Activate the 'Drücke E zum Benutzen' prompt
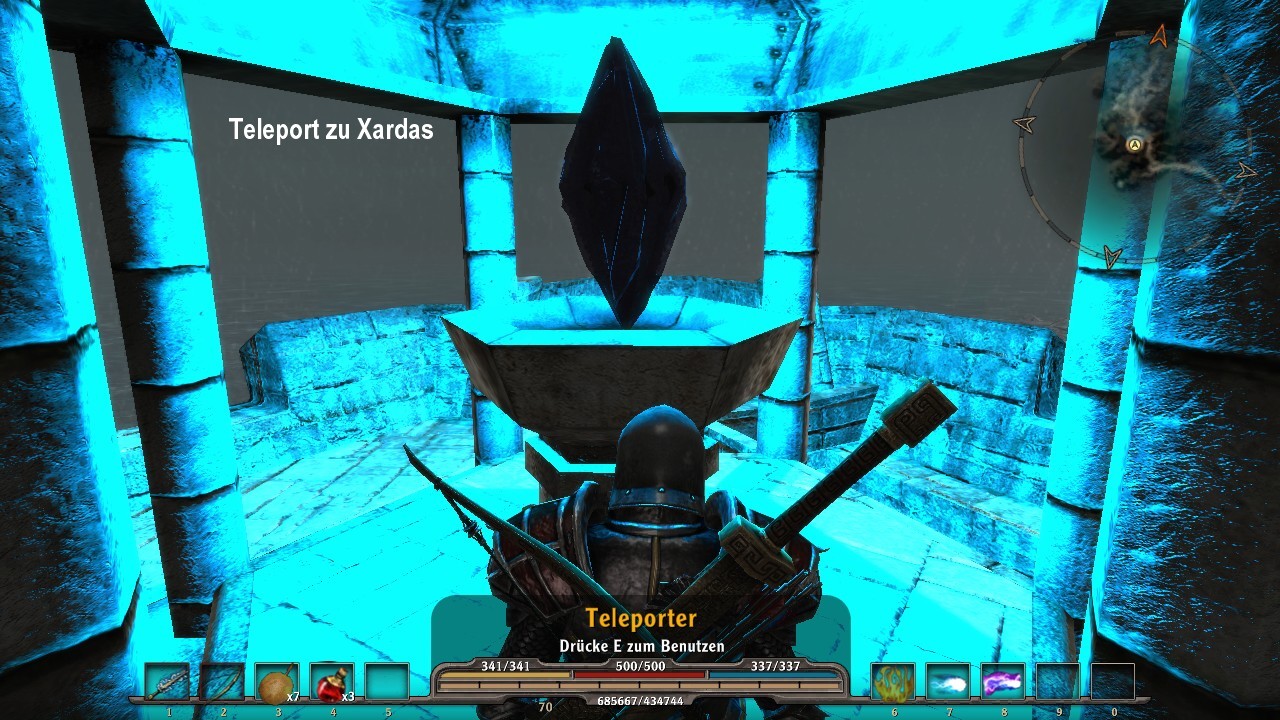Screen dimensions: 1280x720 643,646
